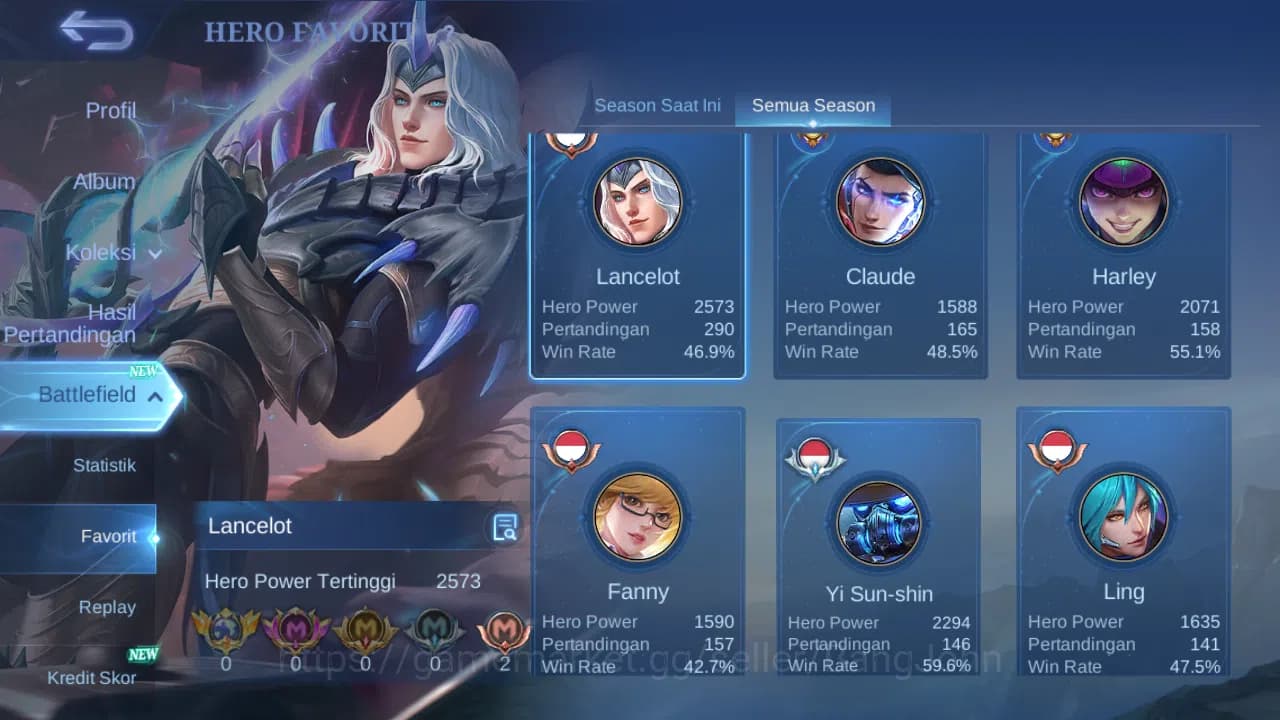Select the Semua Season tab

(x=813, y=104)
